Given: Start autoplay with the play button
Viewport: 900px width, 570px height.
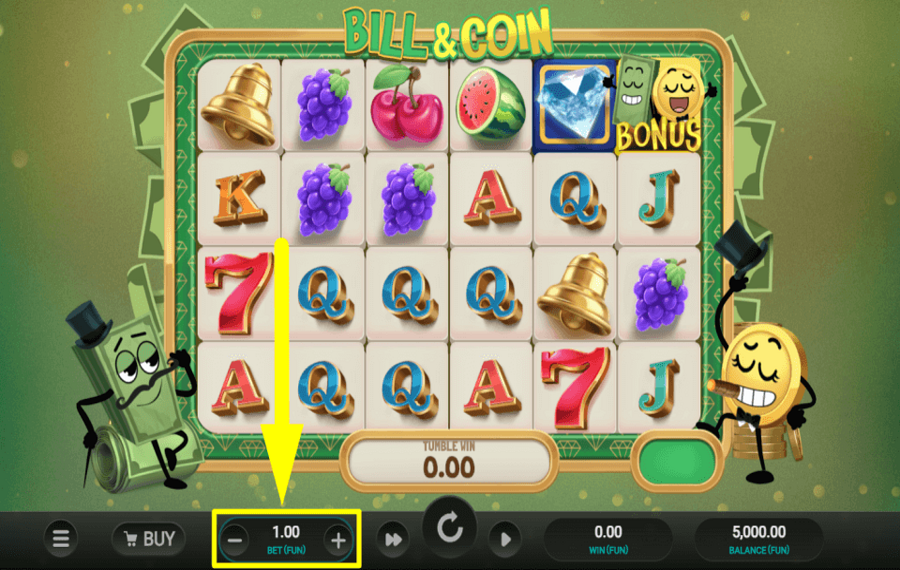Looking at the screenshot, I should (x=505, y=540).
